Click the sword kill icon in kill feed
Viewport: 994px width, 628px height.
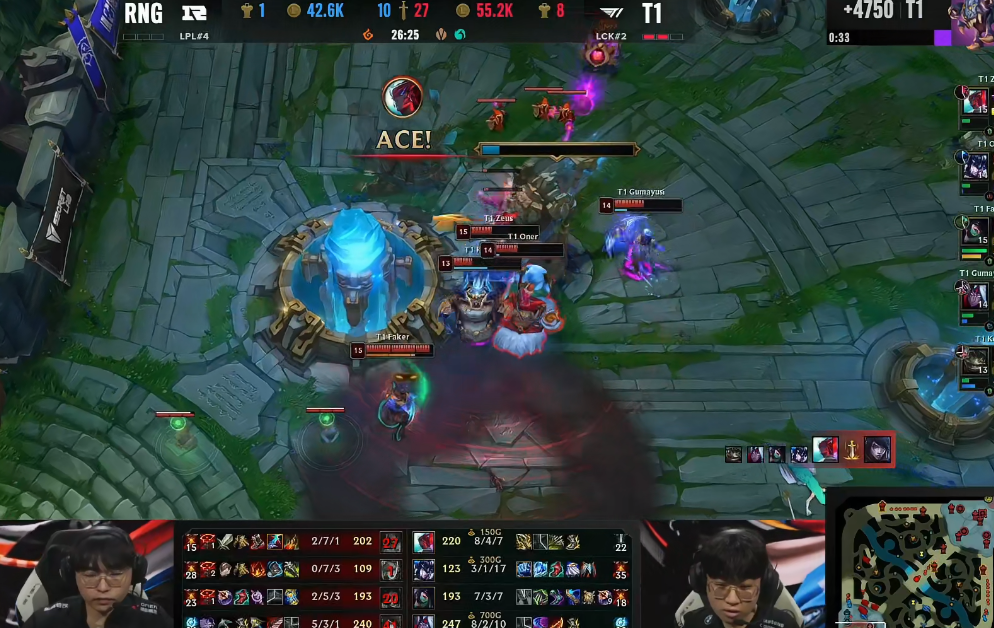pyautogui.click(x=851, y=451)
